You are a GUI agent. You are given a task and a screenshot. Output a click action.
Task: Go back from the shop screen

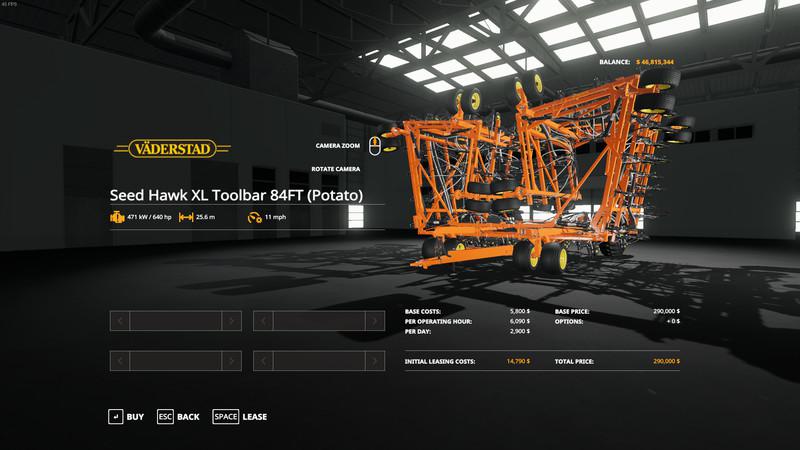[x=178, y=416]
